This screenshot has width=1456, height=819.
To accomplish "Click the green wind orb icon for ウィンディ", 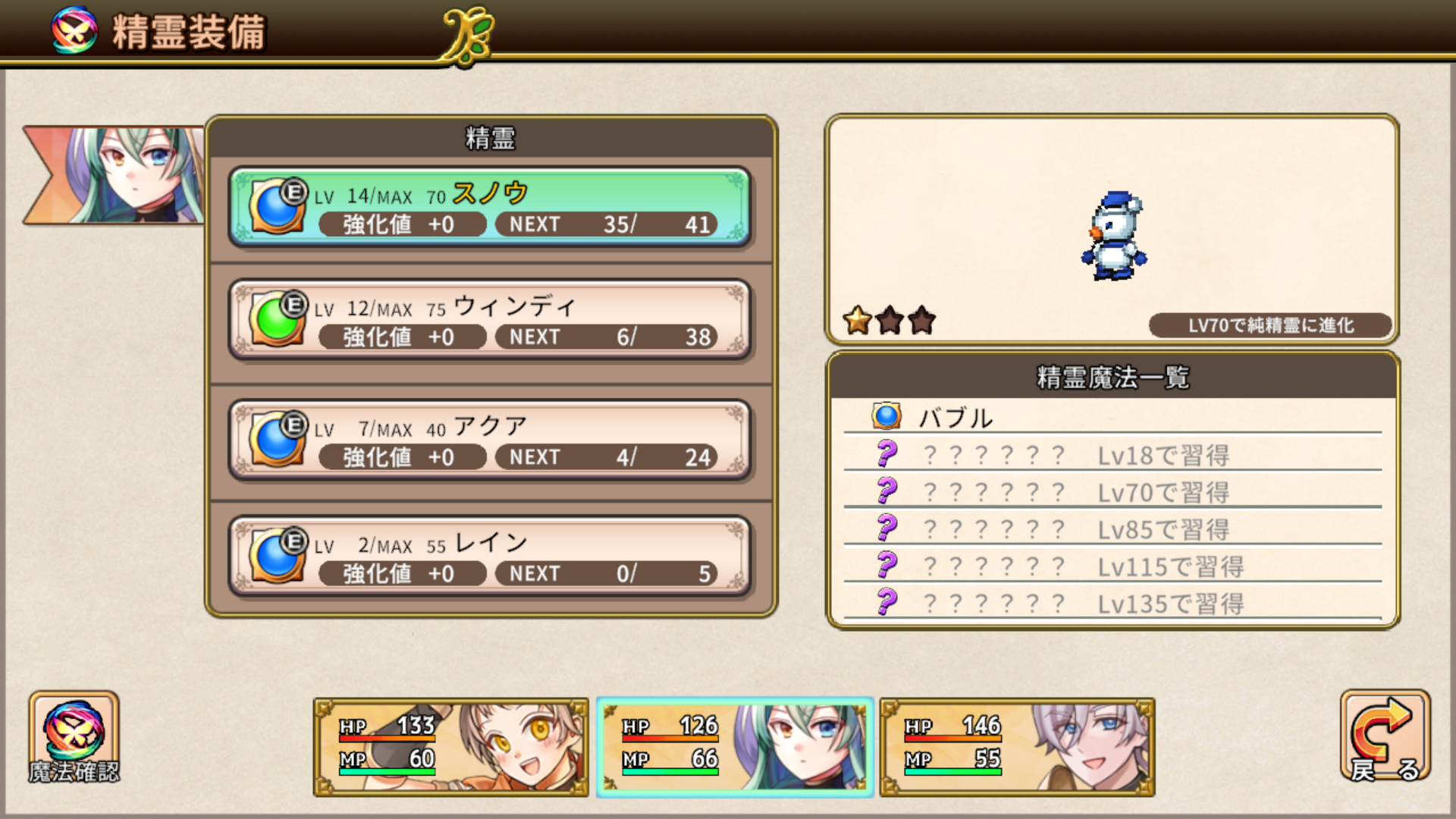I will tap(275, 318).
